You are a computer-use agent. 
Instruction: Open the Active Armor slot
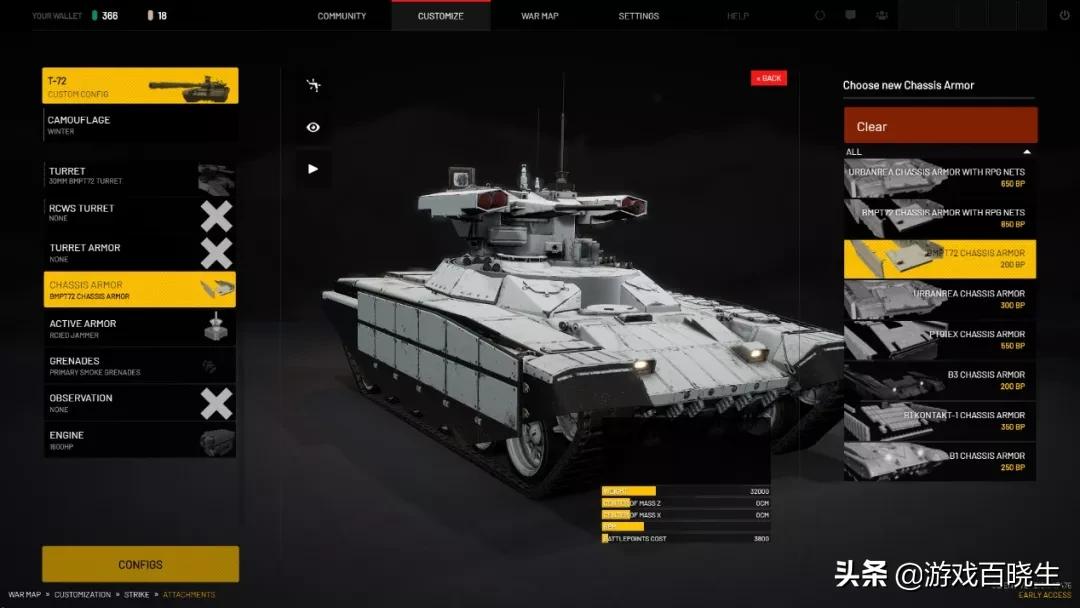click(140, 328)
